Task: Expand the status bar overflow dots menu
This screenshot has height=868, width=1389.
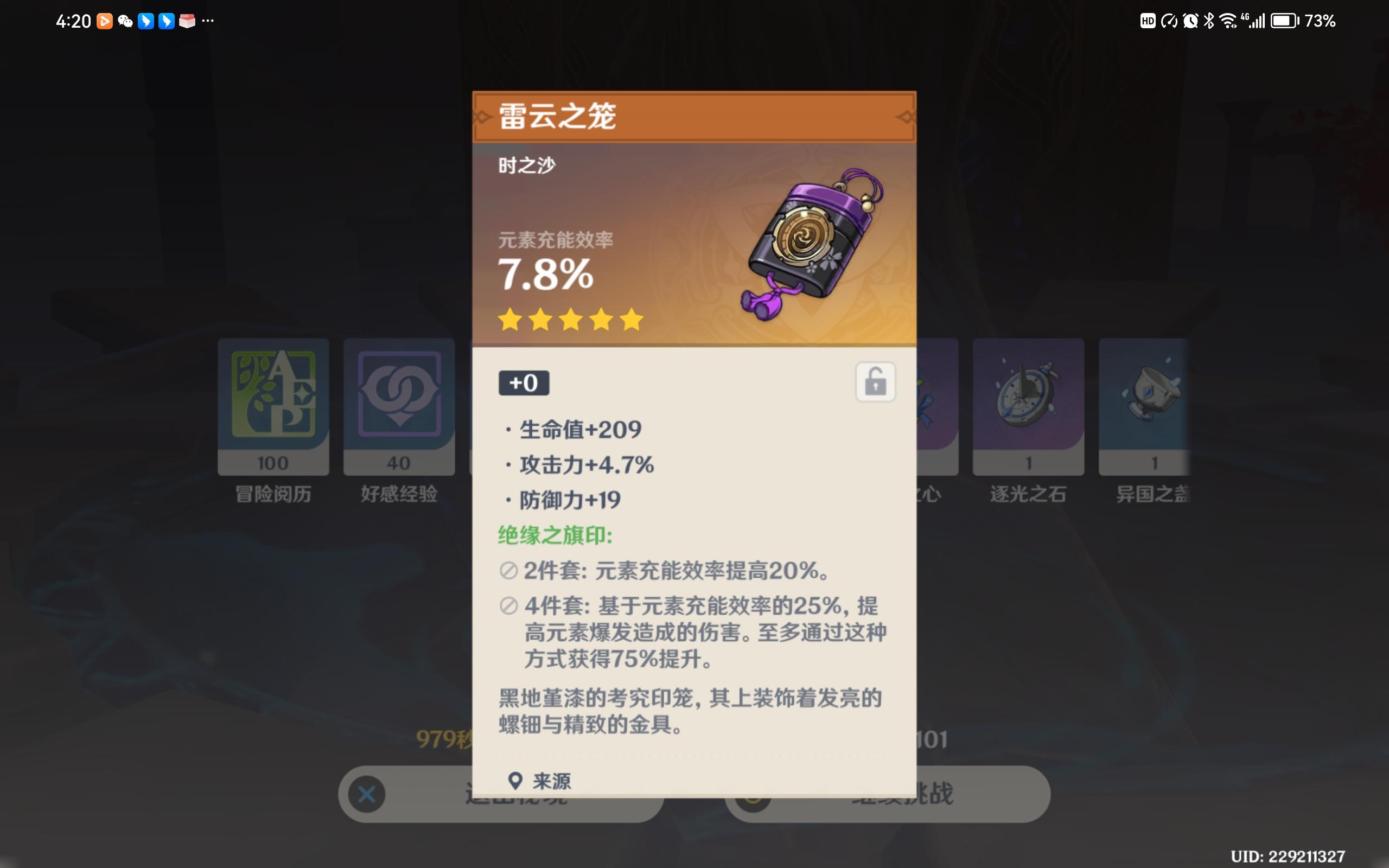Action: tap(208, 21)
